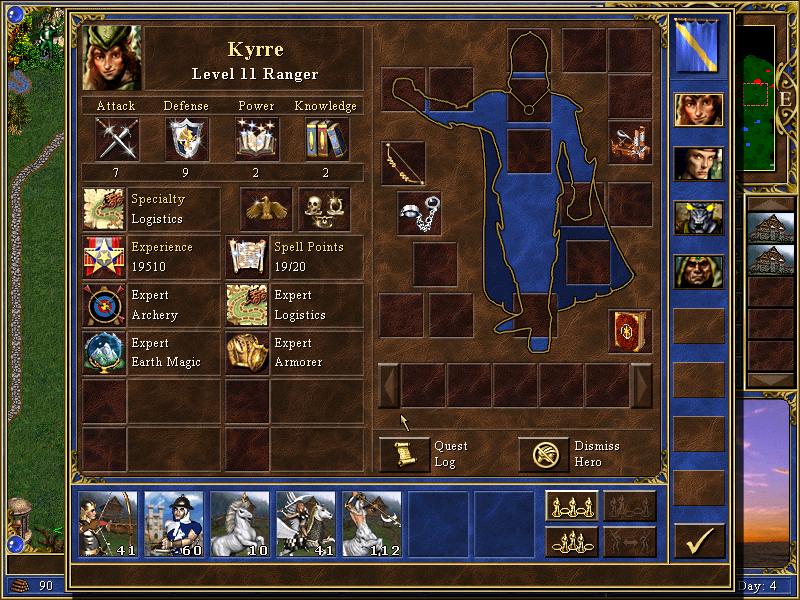Click the hero banner flag icon
This screenshot has height=600, width=800.
(x=698, y=46)
